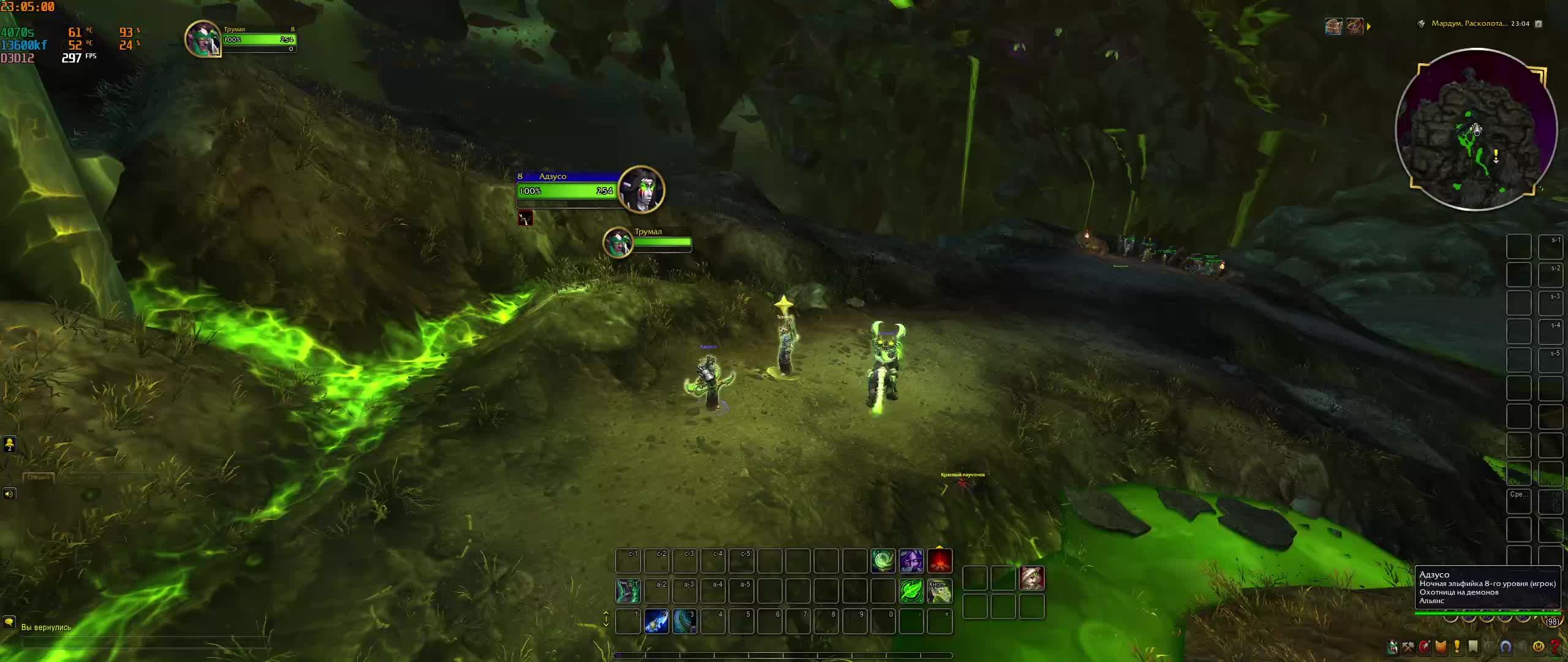
Task: Activate the ability bound to a-1
Action: 628,591
